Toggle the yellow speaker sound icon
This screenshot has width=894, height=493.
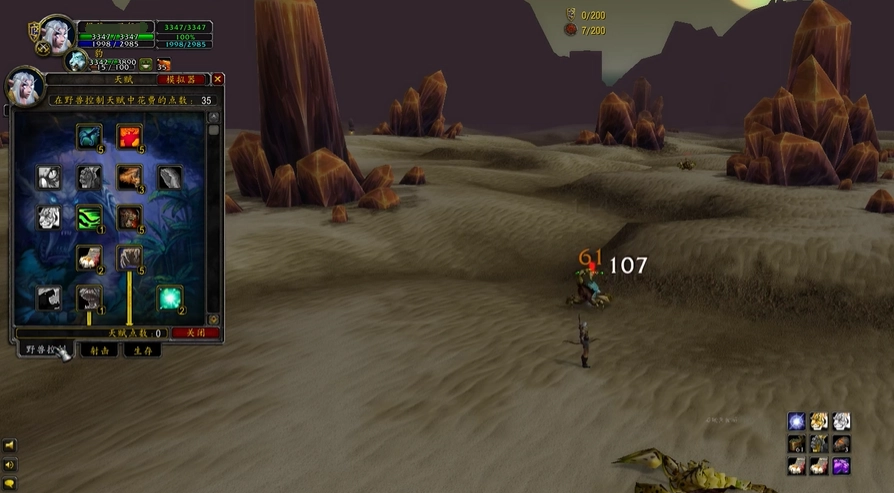[9, 465]
